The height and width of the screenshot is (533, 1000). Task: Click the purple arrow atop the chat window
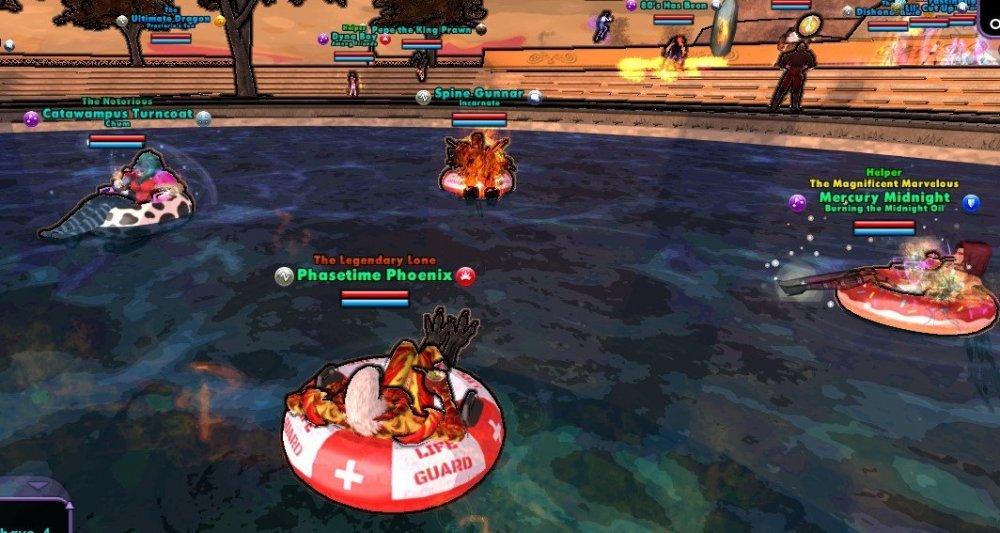38,486
